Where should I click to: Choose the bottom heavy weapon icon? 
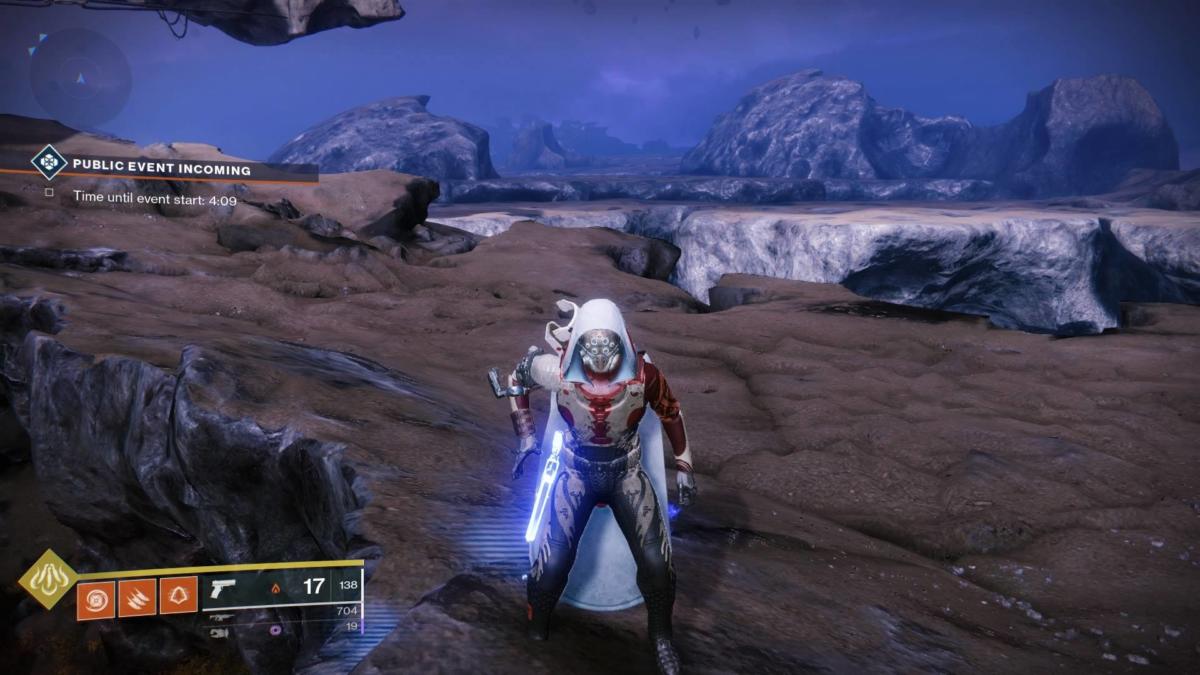pyautogui.click(x=219, y=632)
